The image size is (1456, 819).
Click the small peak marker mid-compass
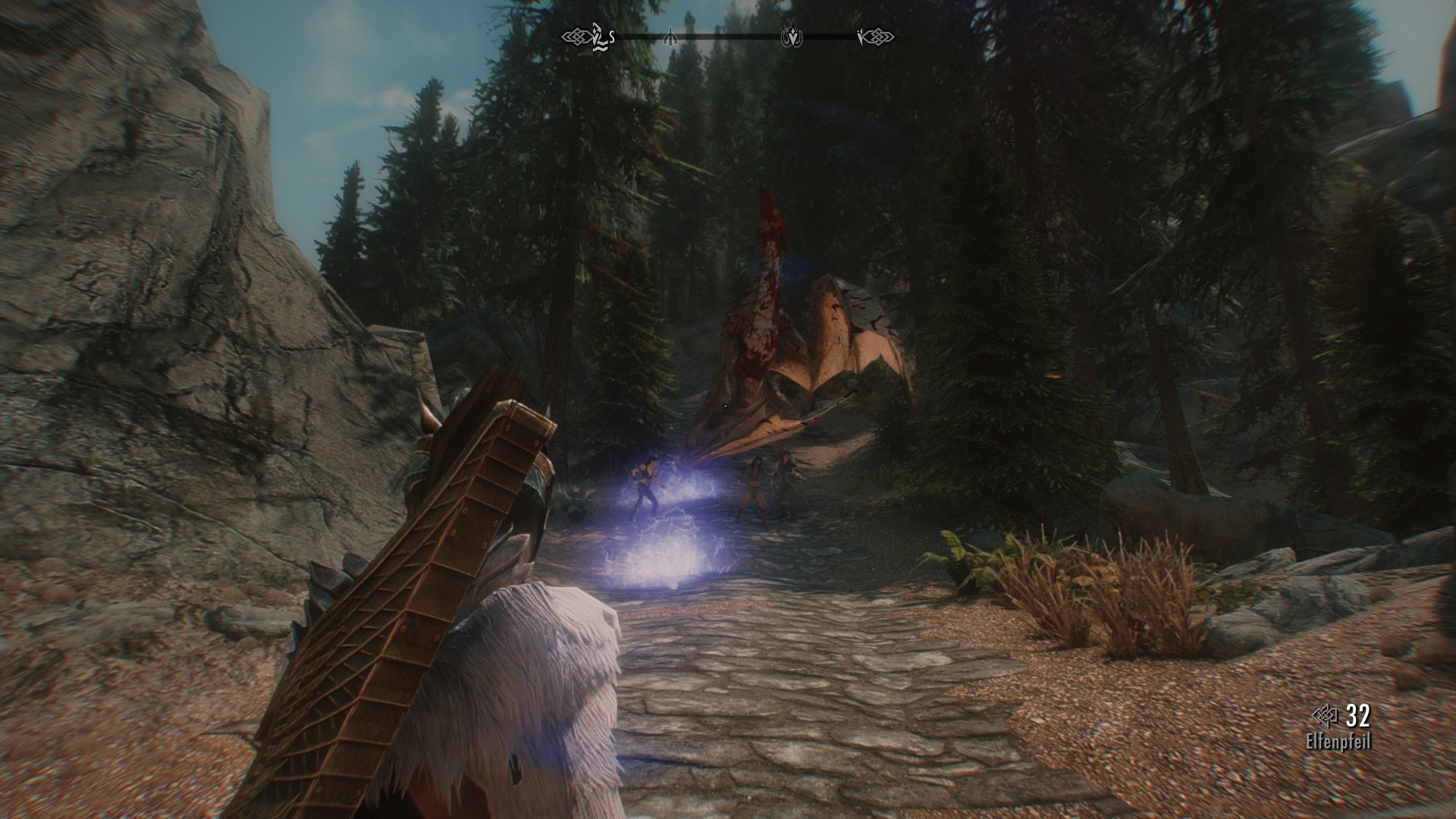click(670, 35)
